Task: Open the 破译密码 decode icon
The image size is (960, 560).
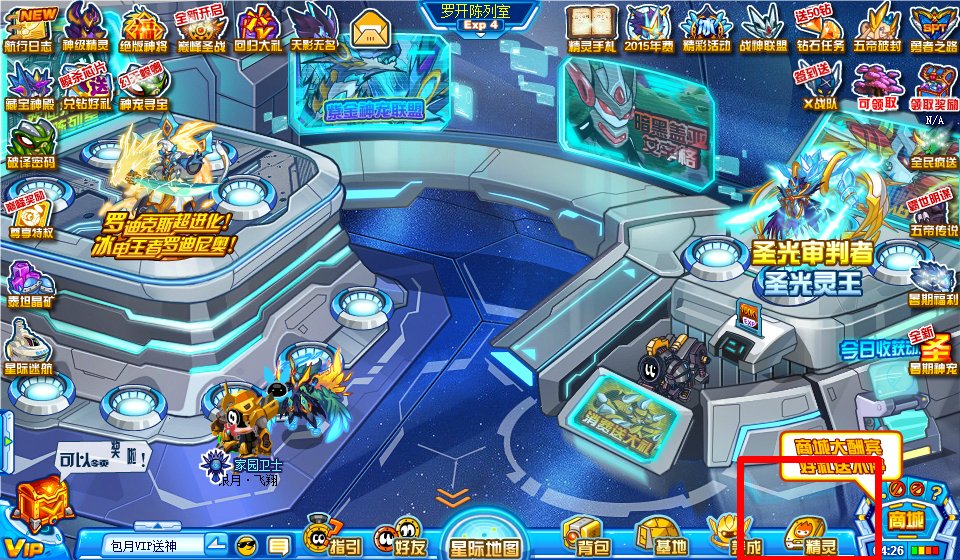Action: click(31, 145)
